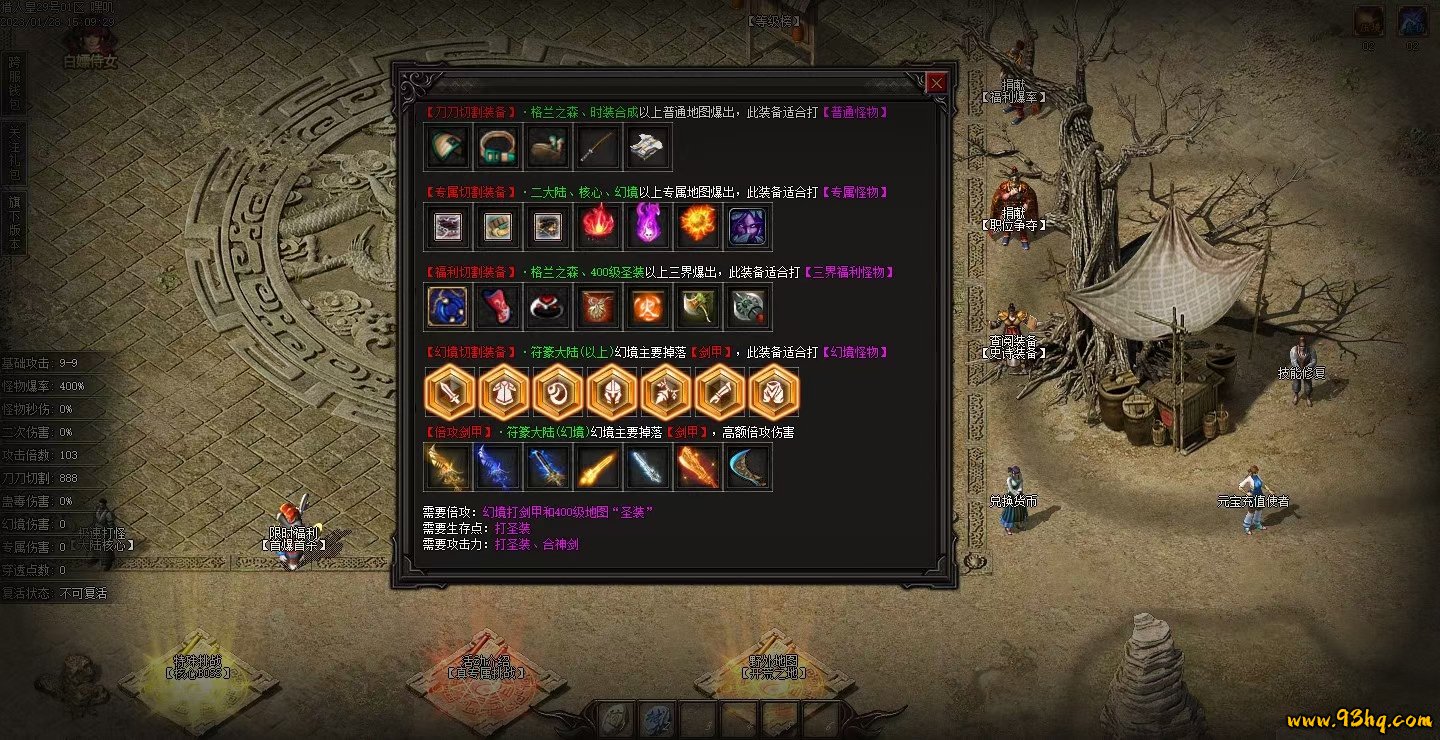Select the purple skull flame icon
Image resolution: width=1440 pixels, height=740 pixels.
(647, 226)
